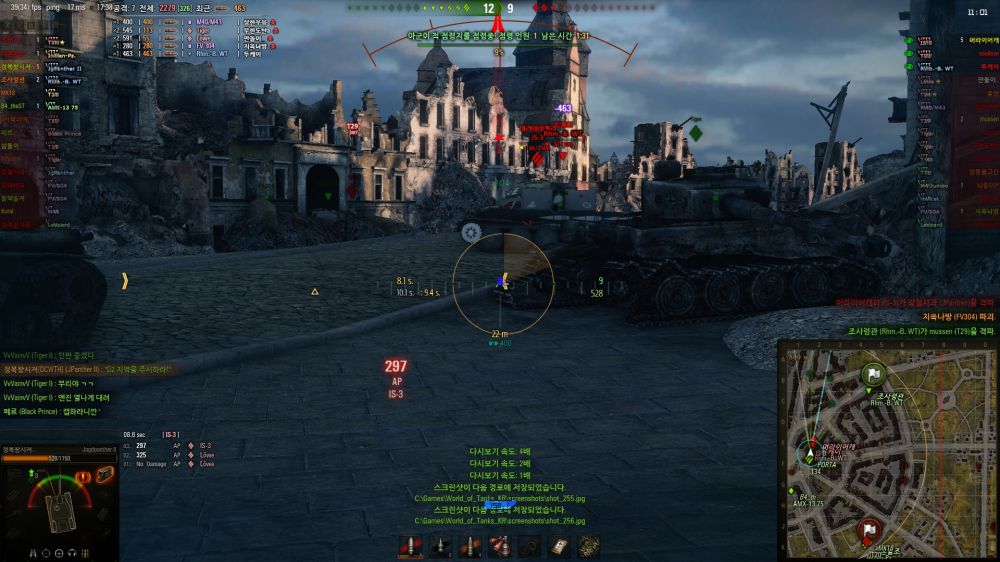Click the binoculars icon in the damage panel
The image size is (1000, 562).
pos(34,552)
